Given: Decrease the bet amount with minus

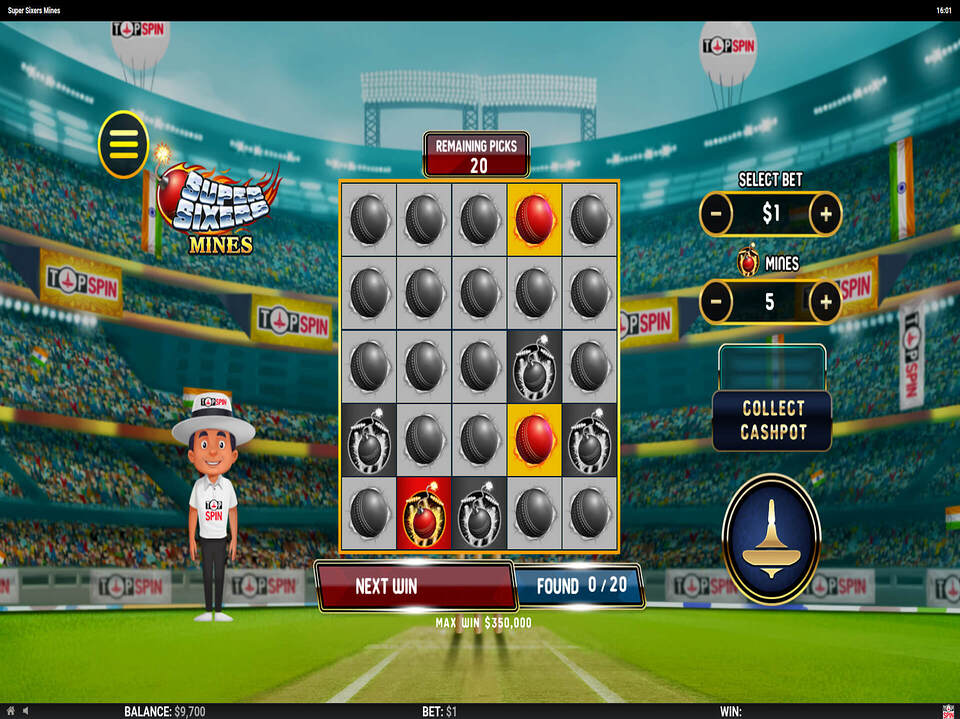Looking at the screenshot, I should [716, 214].
